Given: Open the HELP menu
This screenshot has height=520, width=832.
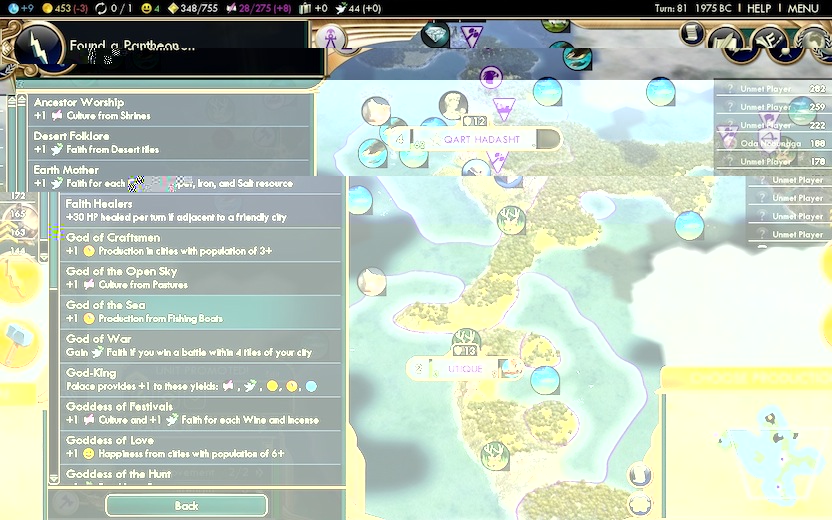Looking at the screenshot, I should (x=759, y=8).
